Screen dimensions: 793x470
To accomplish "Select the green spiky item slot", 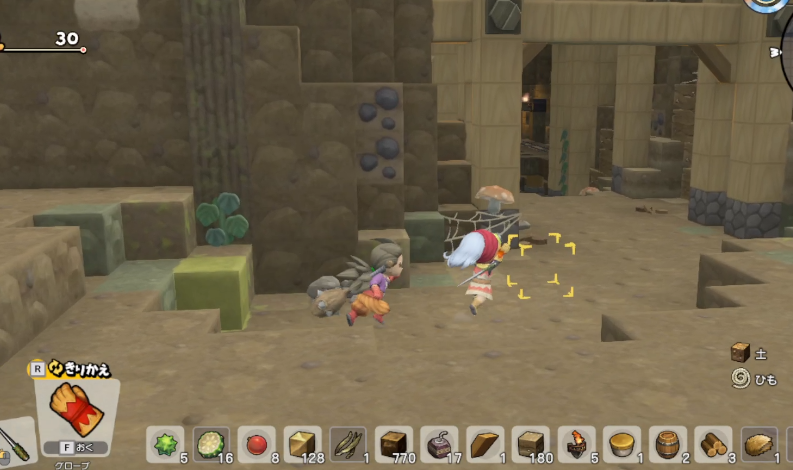I will coord(165,445).
